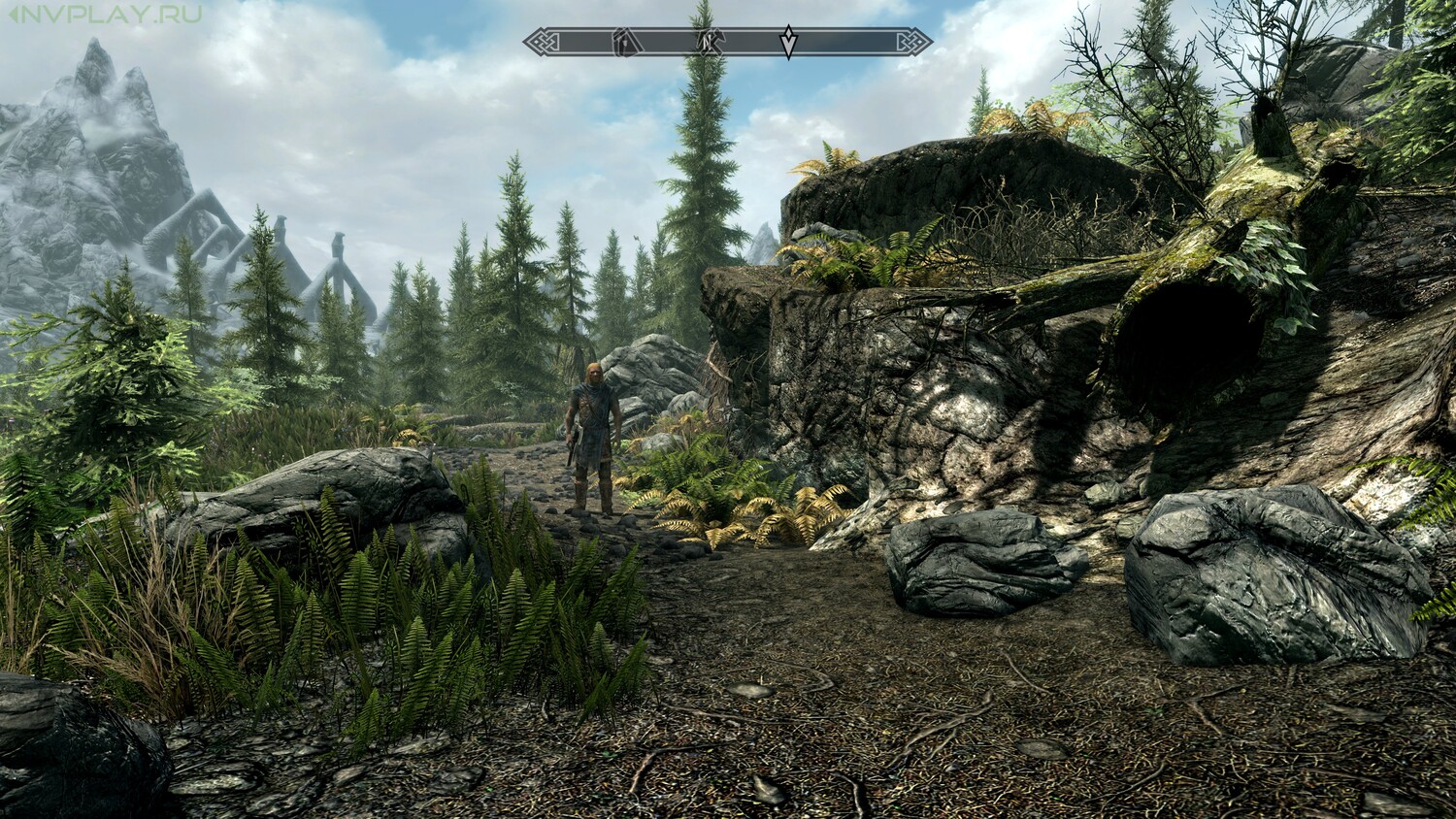Click the quest arrow marker on the compass
Image resolution: width=1456 pixels, height=819 pixels.
pyautogui.click(x=788, y=42)
